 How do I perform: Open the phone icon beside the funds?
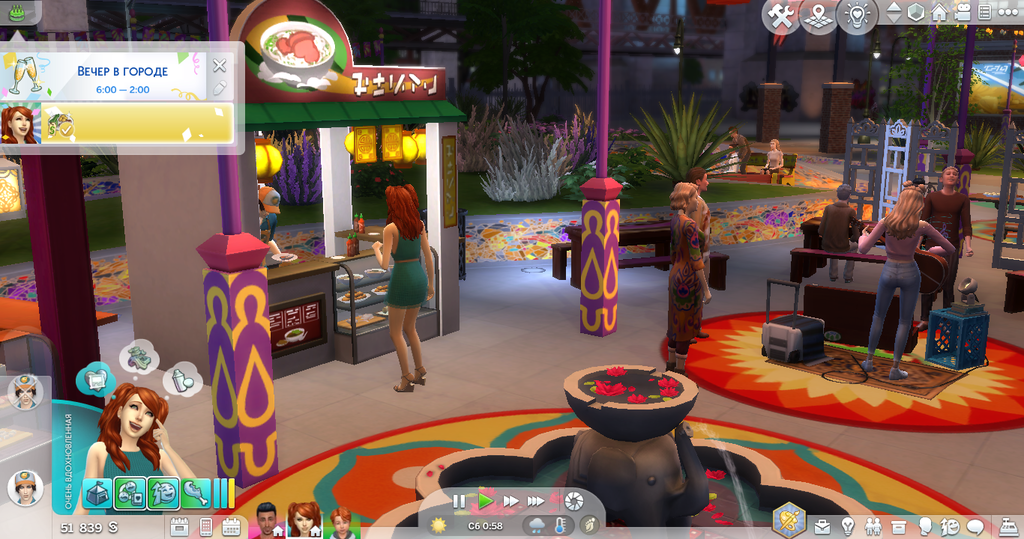point(206,526)
